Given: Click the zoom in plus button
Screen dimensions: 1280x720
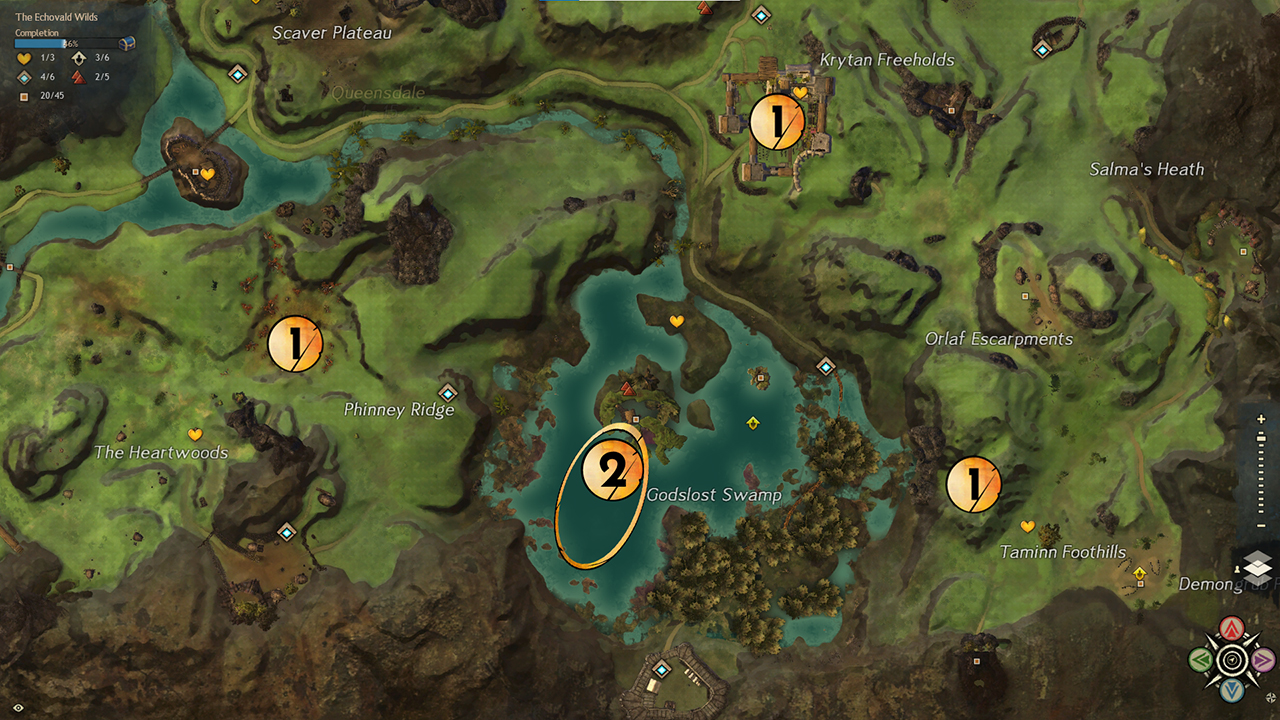Looking at the screenshot, I should click(x=1260, y=418).
